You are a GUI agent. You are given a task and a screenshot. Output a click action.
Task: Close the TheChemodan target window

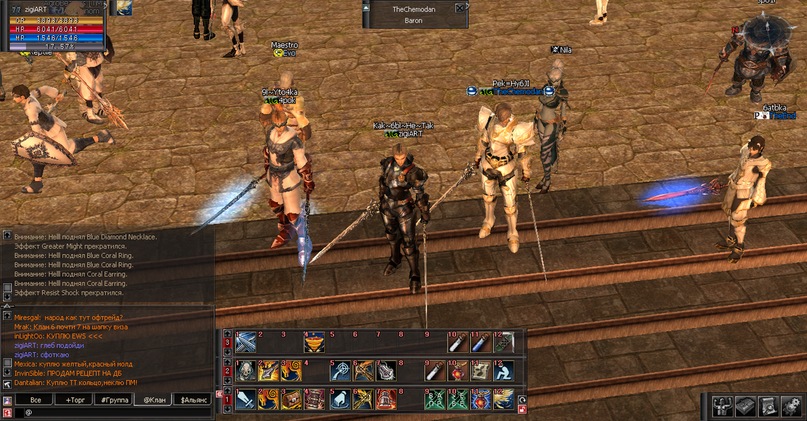point(460,8)
